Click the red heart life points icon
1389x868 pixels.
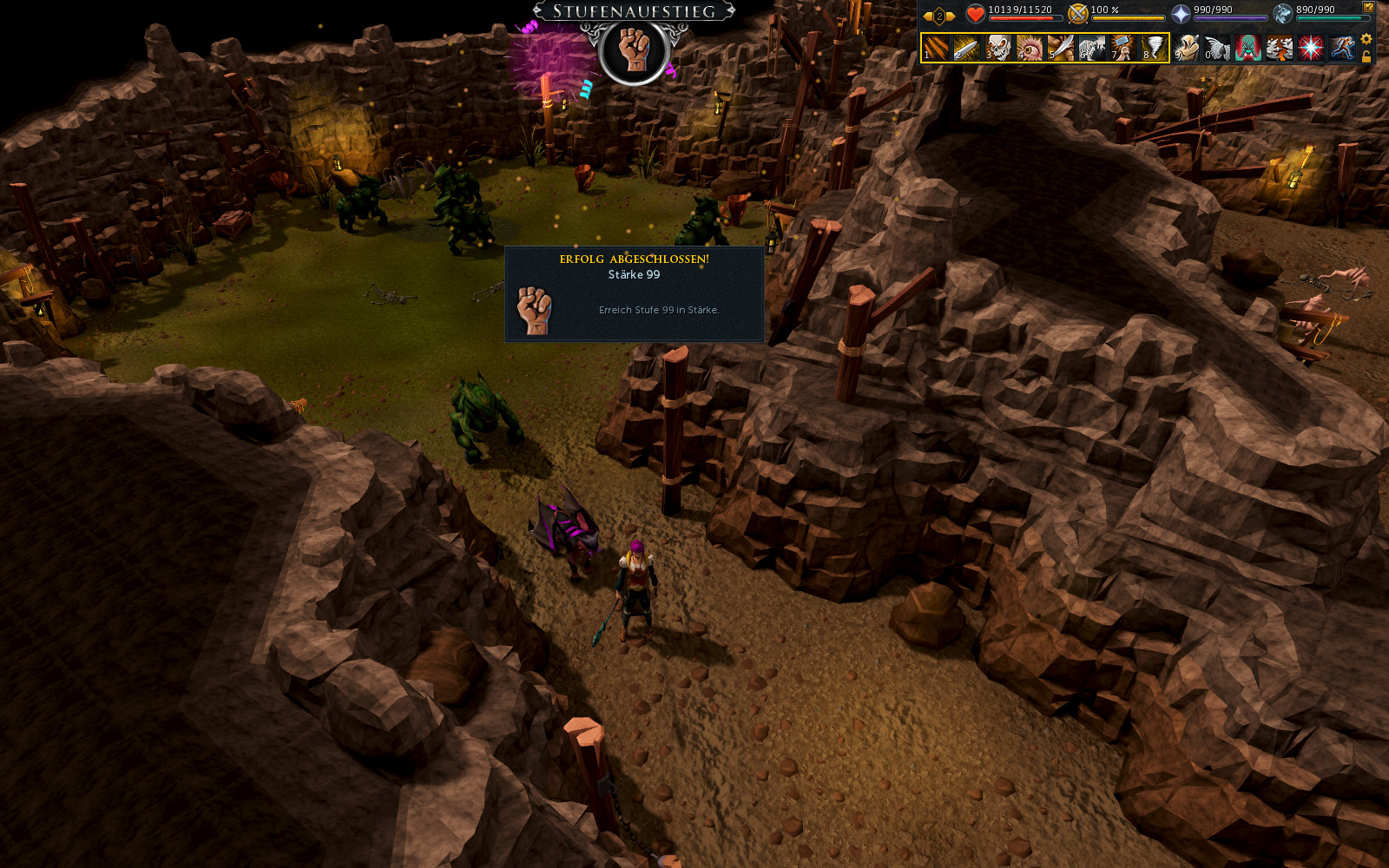976,14
